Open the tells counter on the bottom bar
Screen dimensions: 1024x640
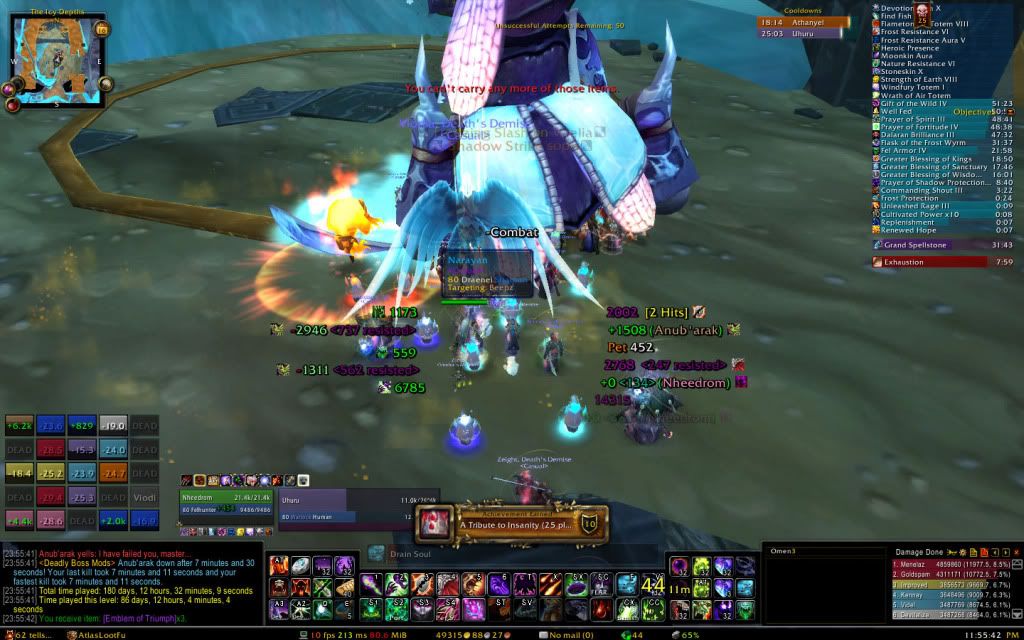[x=26, y=634]
